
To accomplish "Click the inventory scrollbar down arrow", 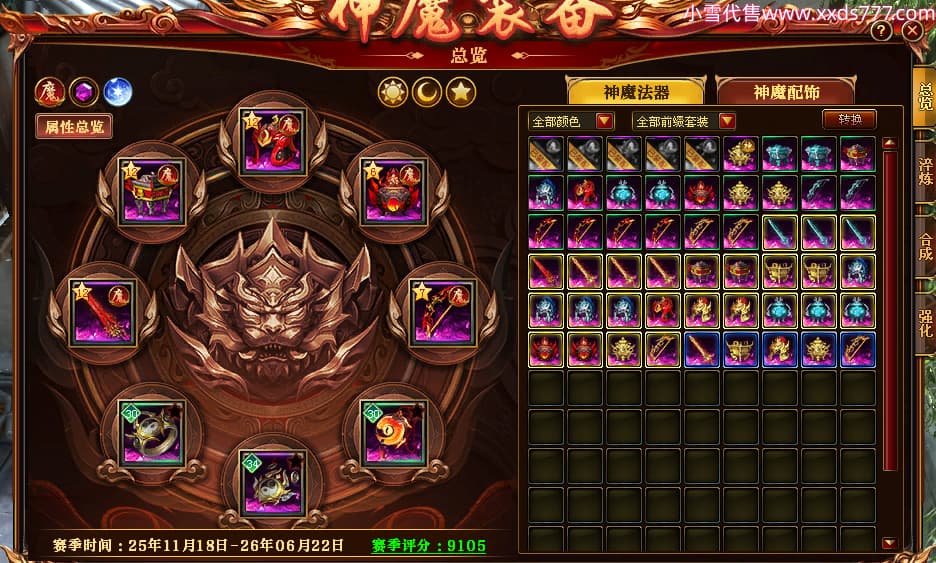I will click(889, 542).
